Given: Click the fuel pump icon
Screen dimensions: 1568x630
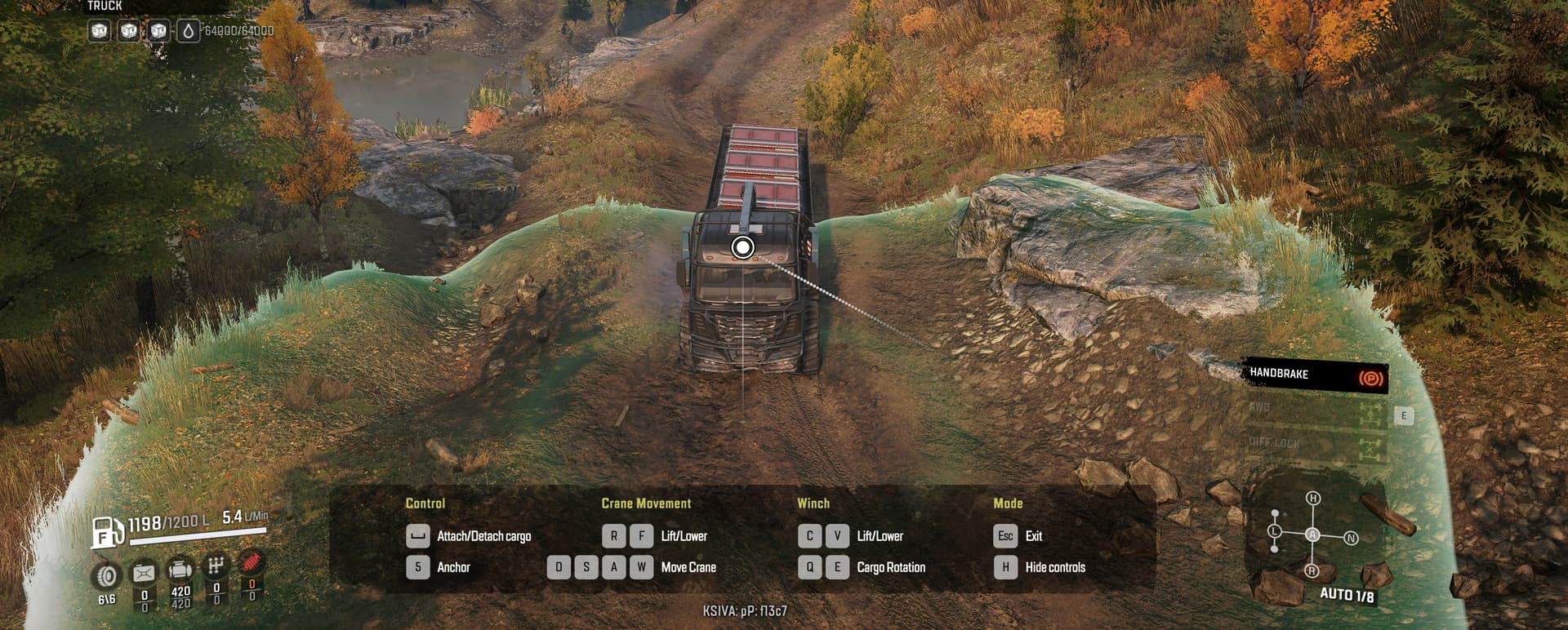Looking at the screenshot, I should click(x=106, y=532).
